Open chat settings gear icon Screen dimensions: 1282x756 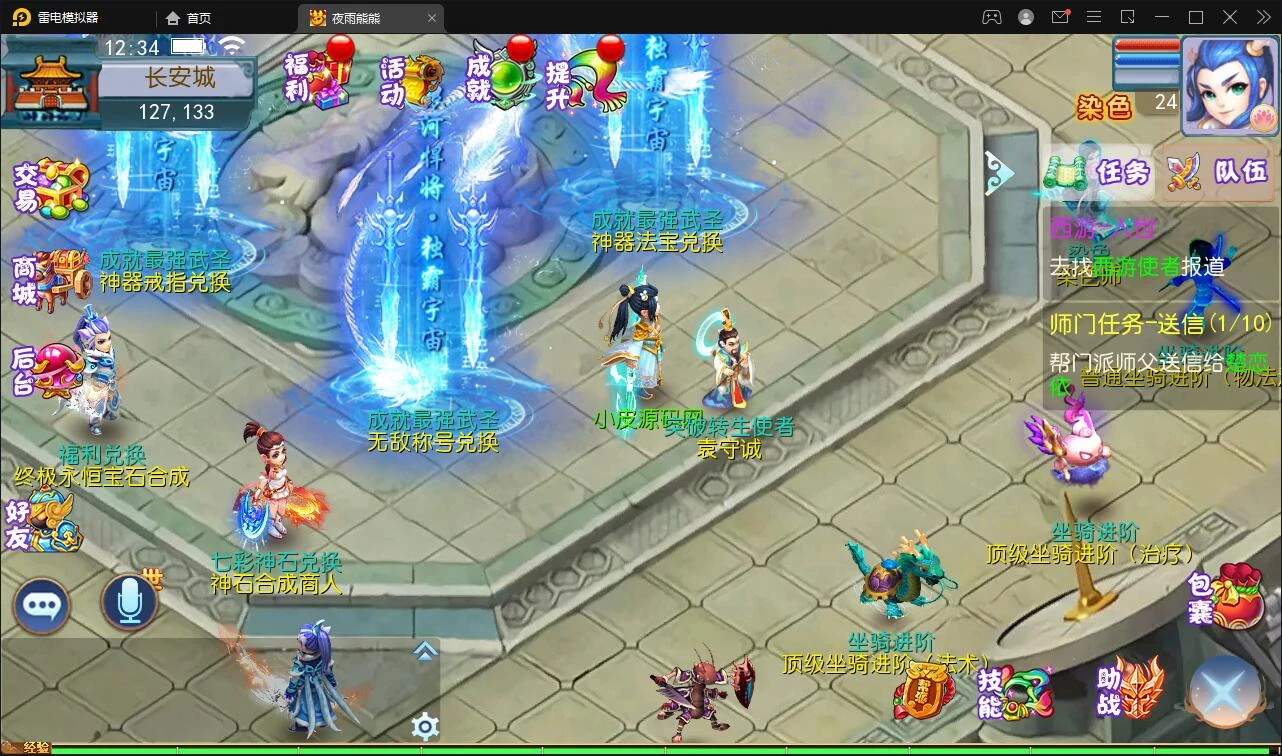pos(425,726)
